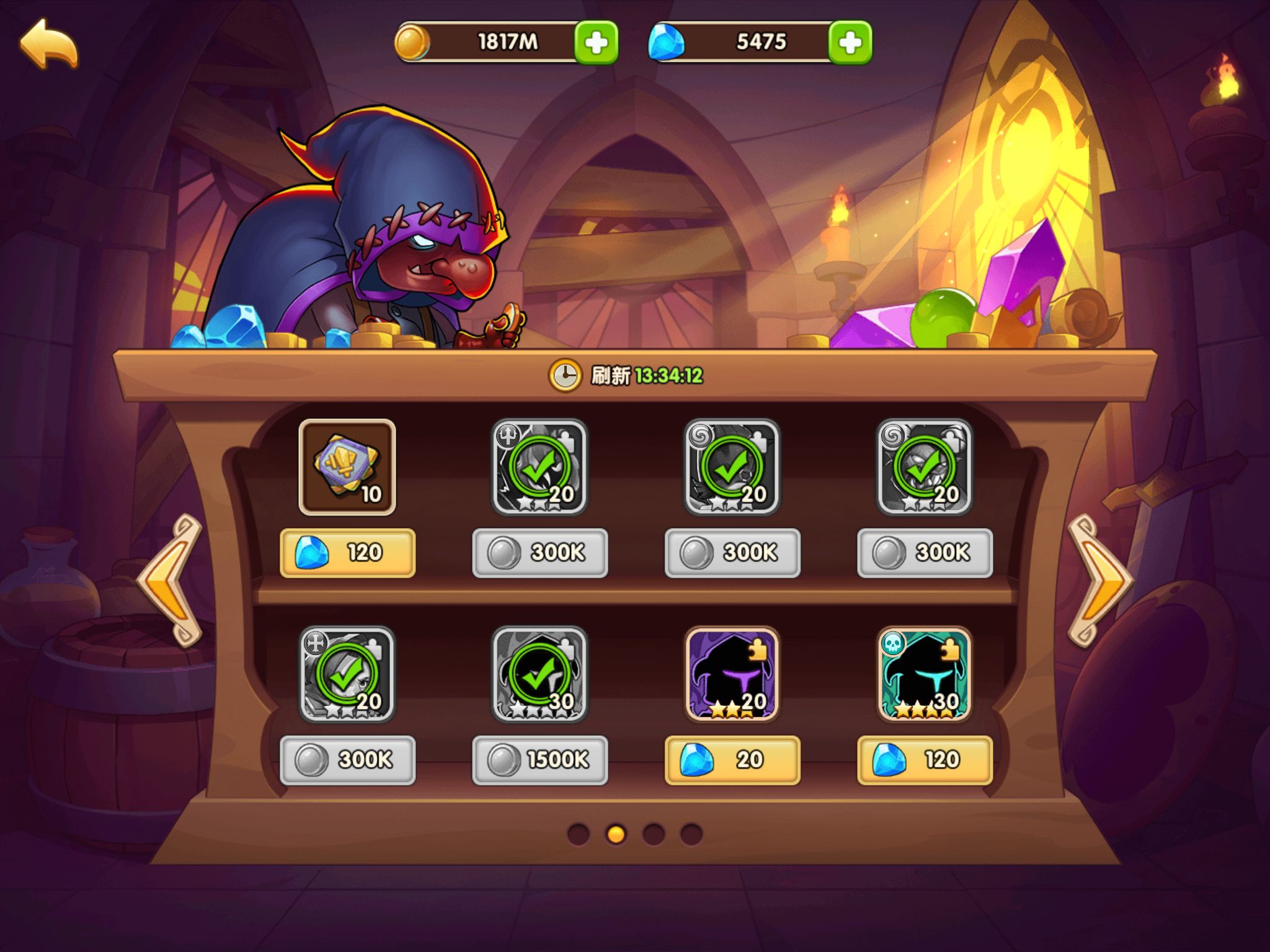The width and height of the screenshot is (1270, 952).
Task: Click the greyed-out 1500K coin price button
Action: [540, 760]
